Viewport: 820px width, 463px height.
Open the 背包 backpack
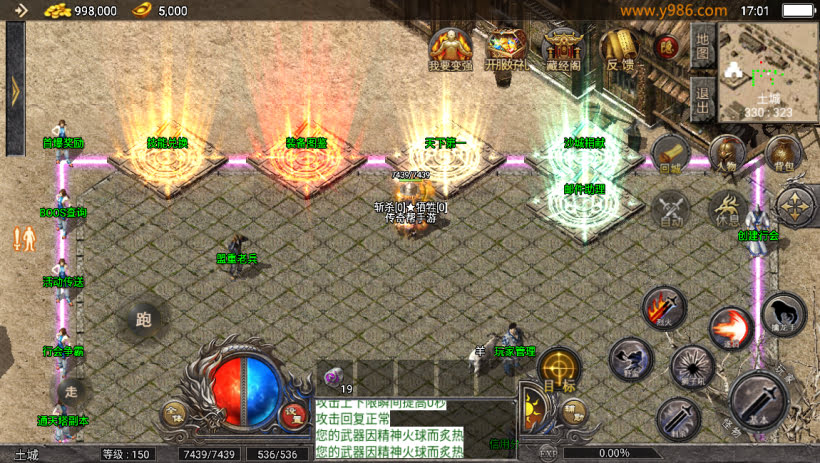click(x=783, y=154)
